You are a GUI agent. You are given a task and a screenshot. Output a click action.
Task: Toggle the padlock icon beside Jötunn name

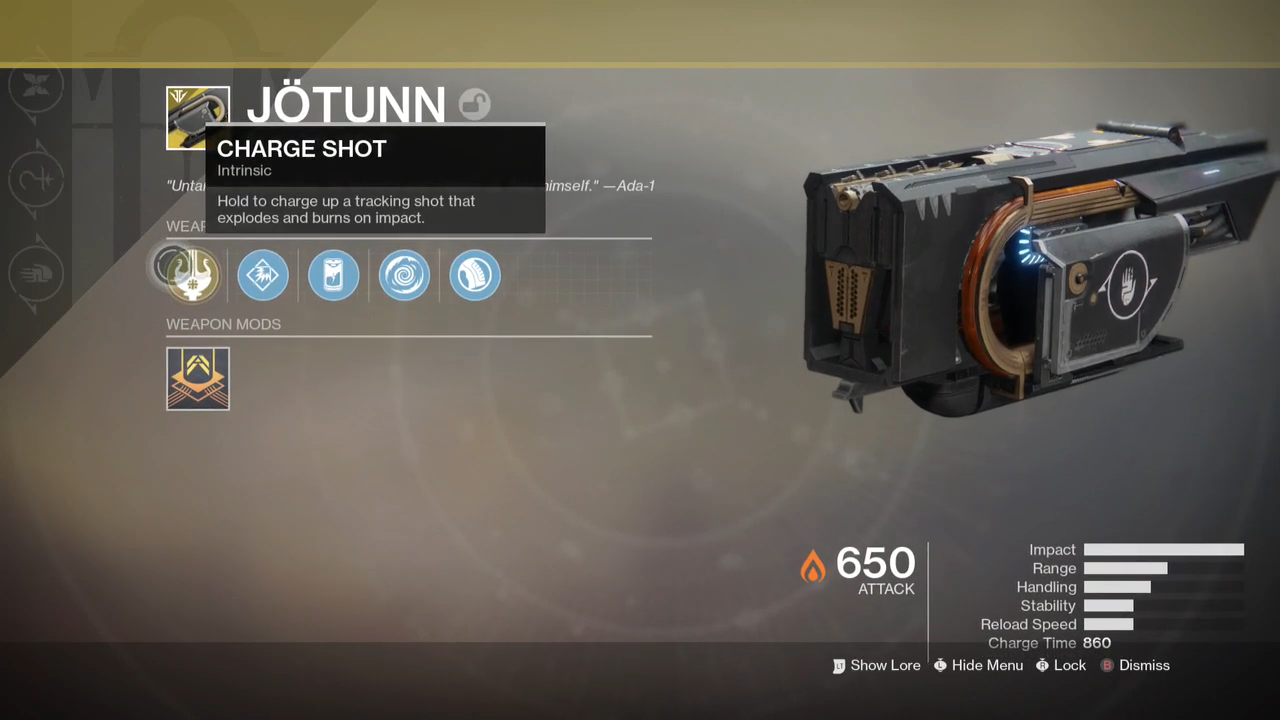(475, 104)
